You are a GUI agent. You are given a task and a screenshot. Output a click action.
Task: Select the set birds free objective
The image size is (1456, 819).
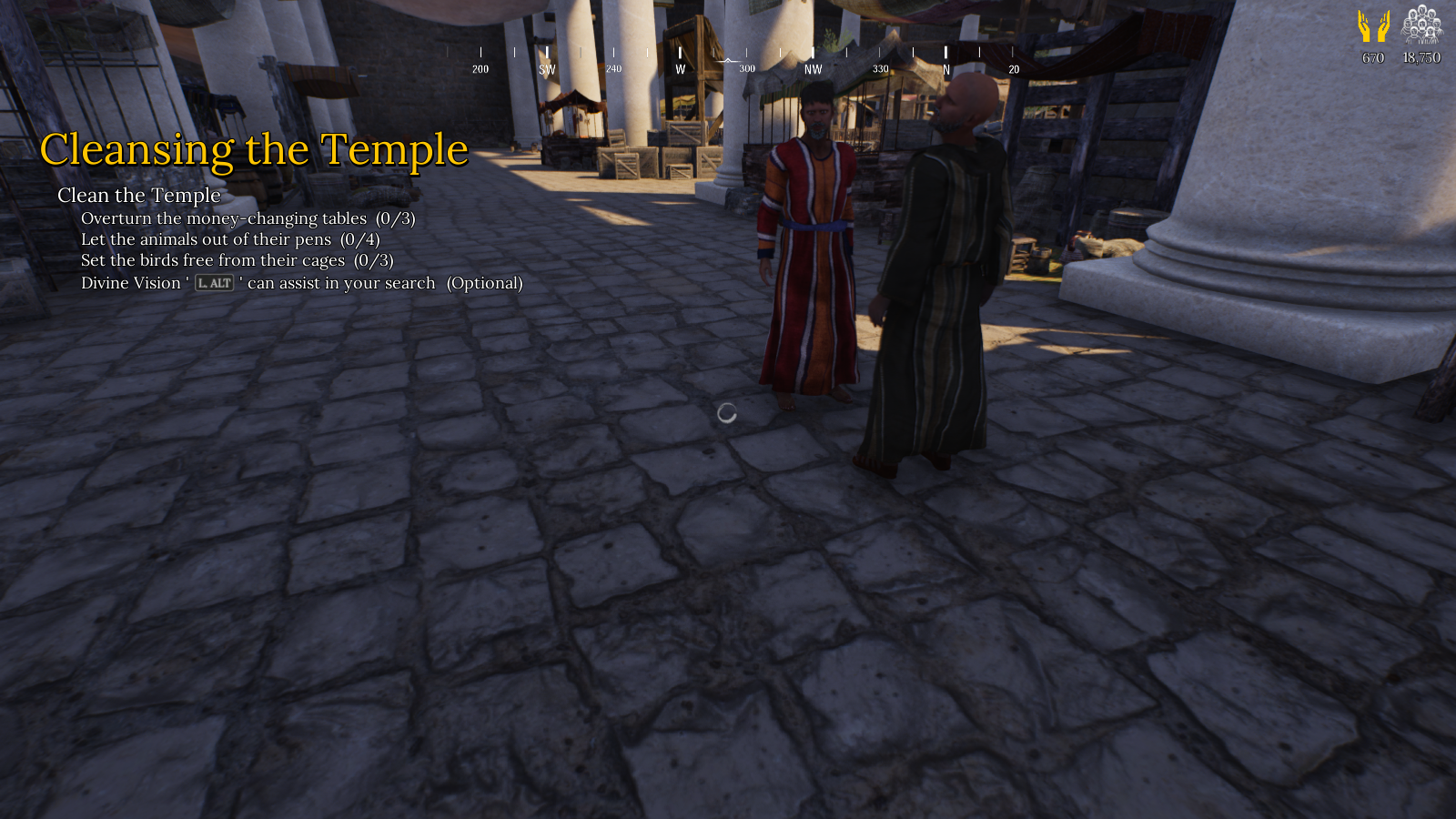click(x=237, y=260)
